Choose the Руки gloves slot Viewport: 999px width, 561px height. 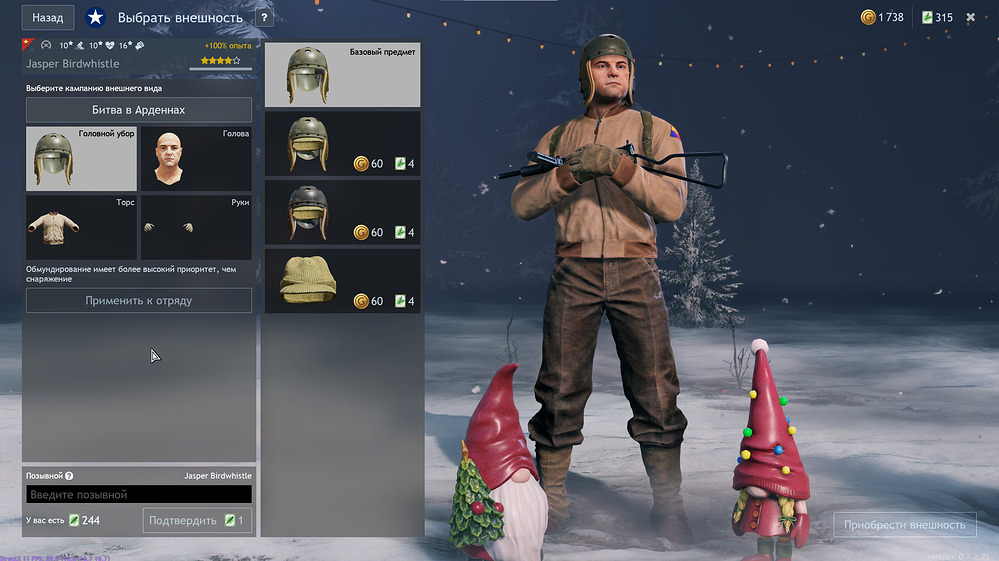pos(196,228)
